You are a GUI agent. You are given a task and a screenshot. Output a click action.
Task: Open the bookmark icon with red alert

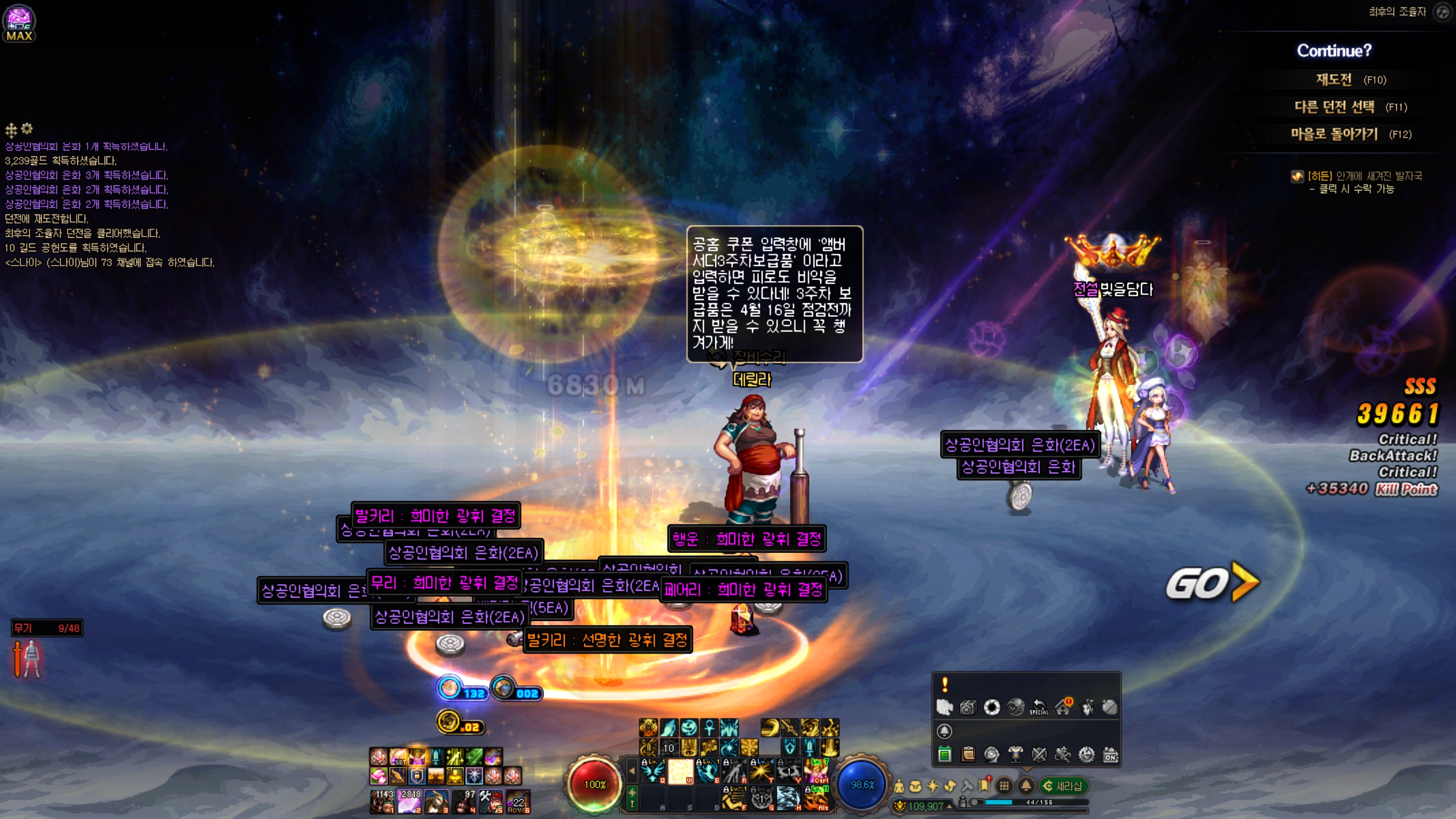[x=985, y=786]
